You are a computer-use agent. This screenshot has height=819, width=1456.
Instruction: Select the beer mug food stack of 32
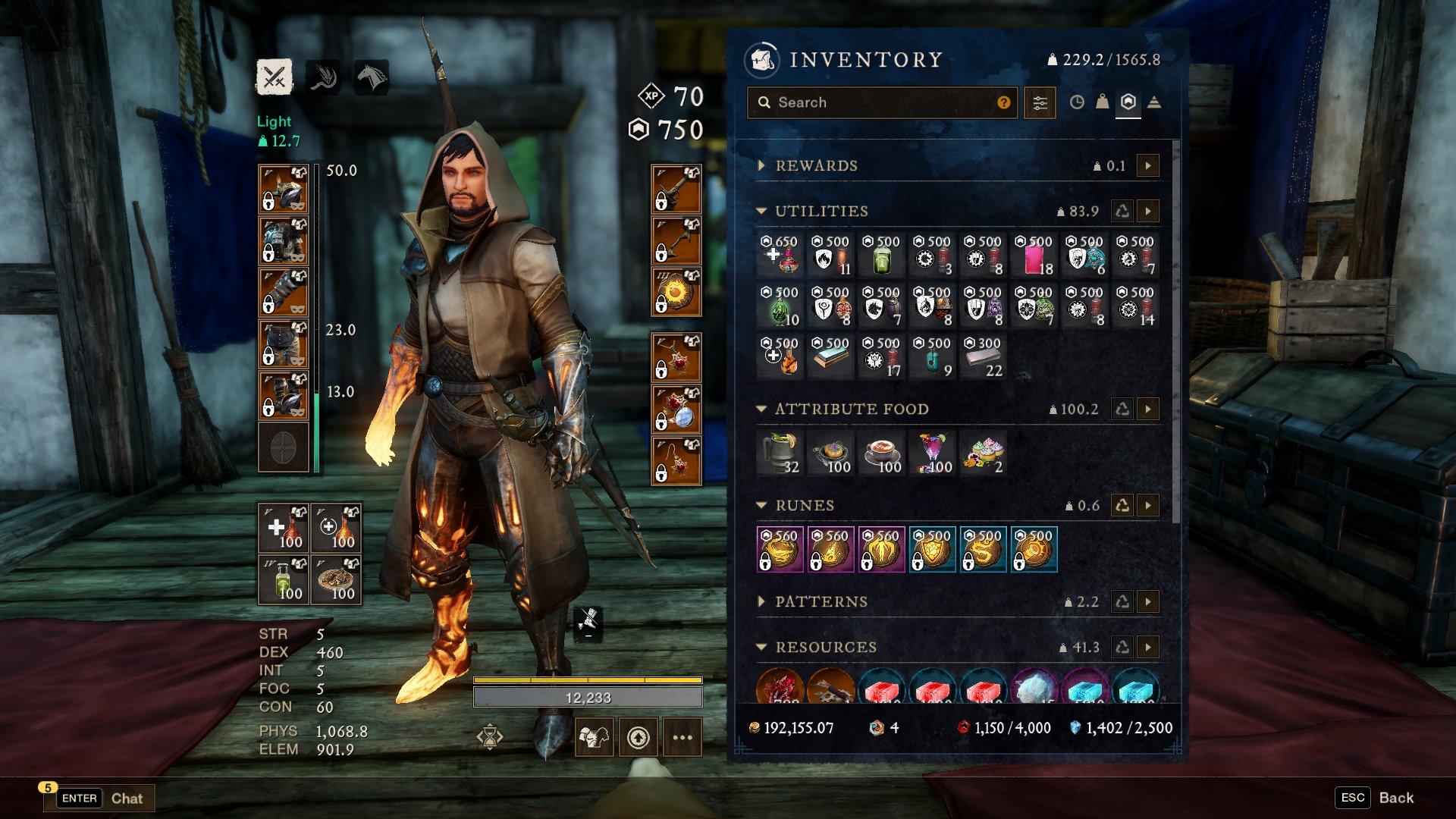coord(780,453)
